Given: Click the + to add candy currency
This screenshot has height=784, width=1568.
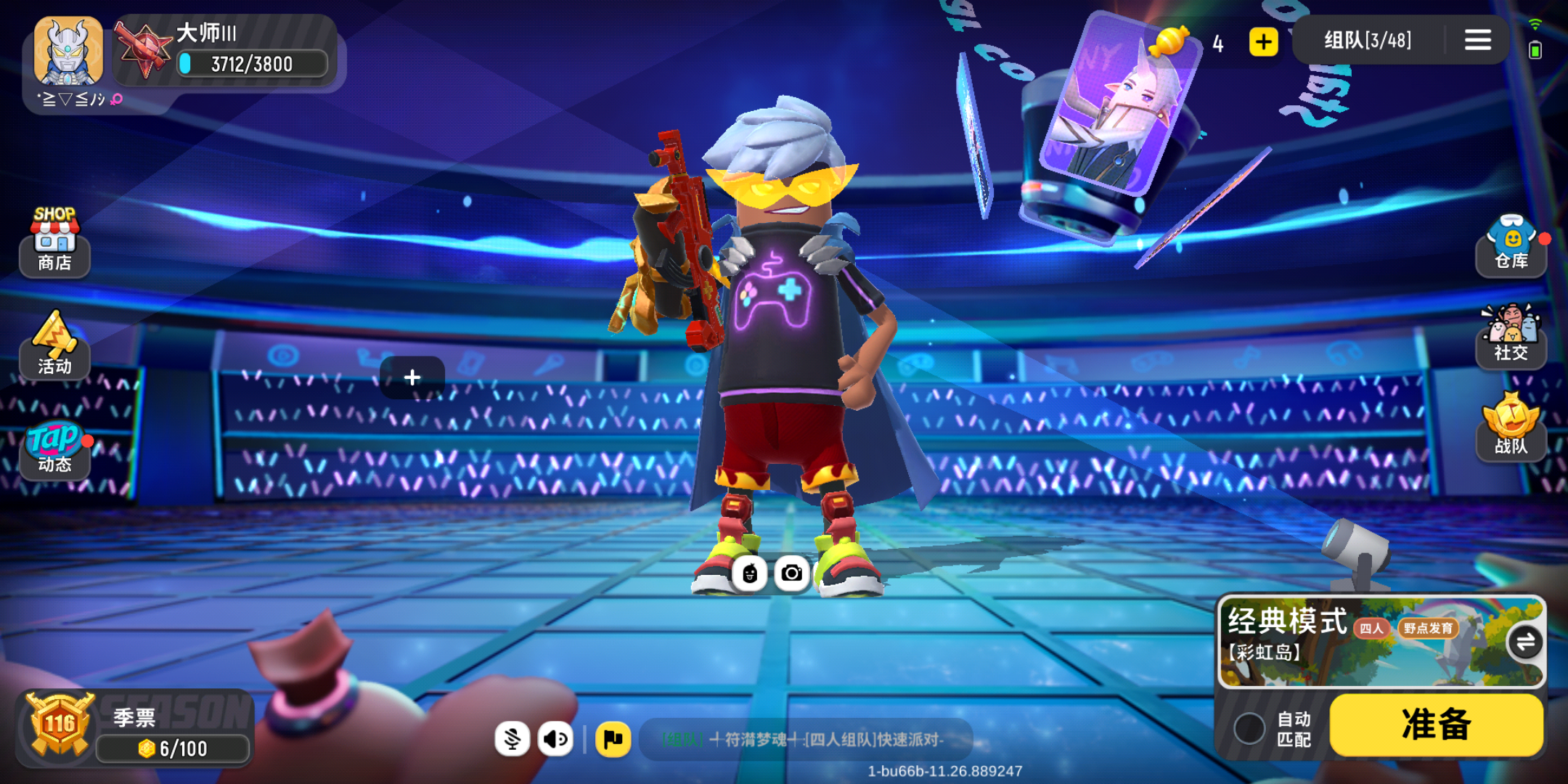Looking at the screenshot, I should click(1263, 42).
